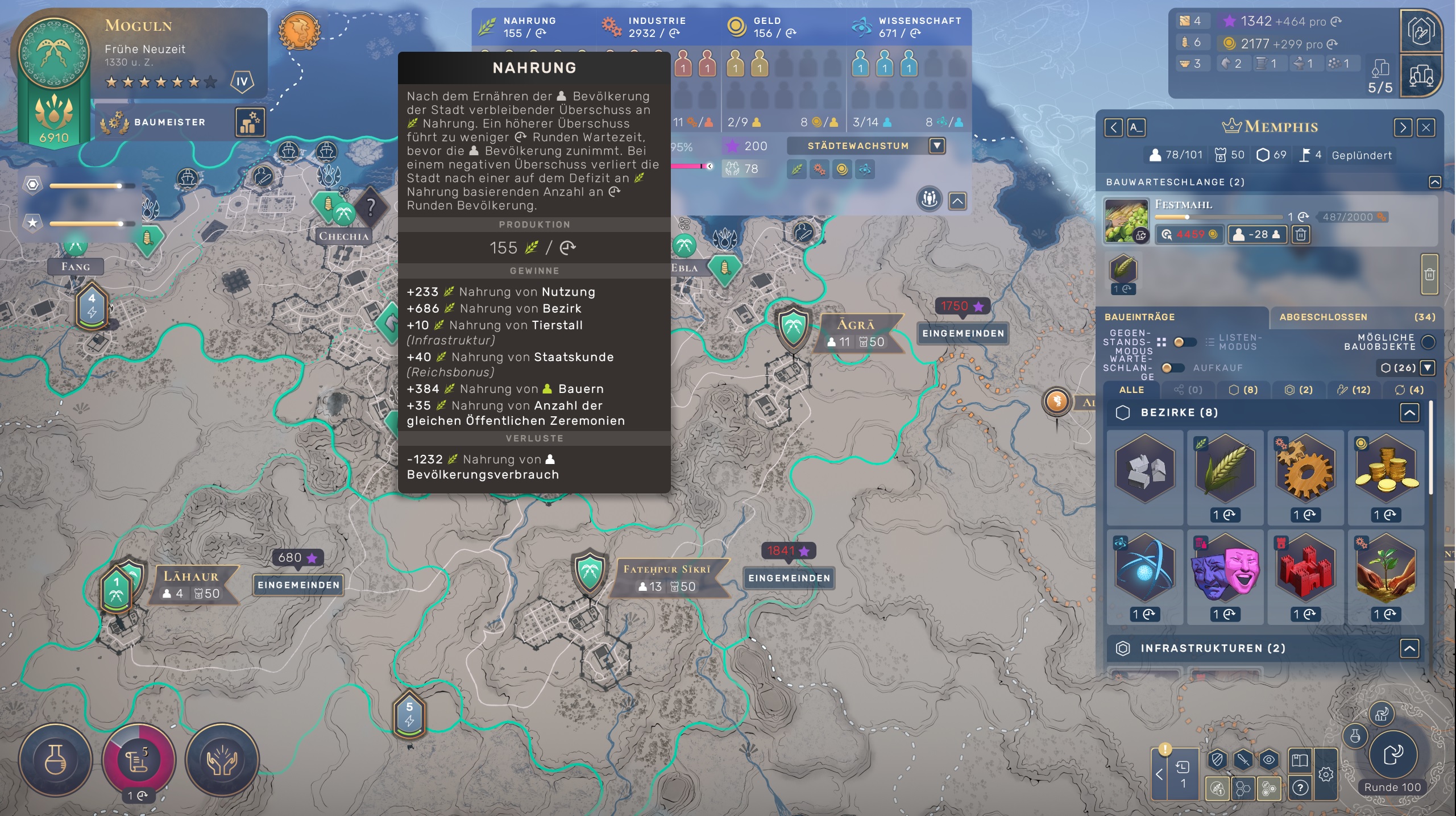
Task: Pick the theater masks commons district
Action: [1225, 568]
